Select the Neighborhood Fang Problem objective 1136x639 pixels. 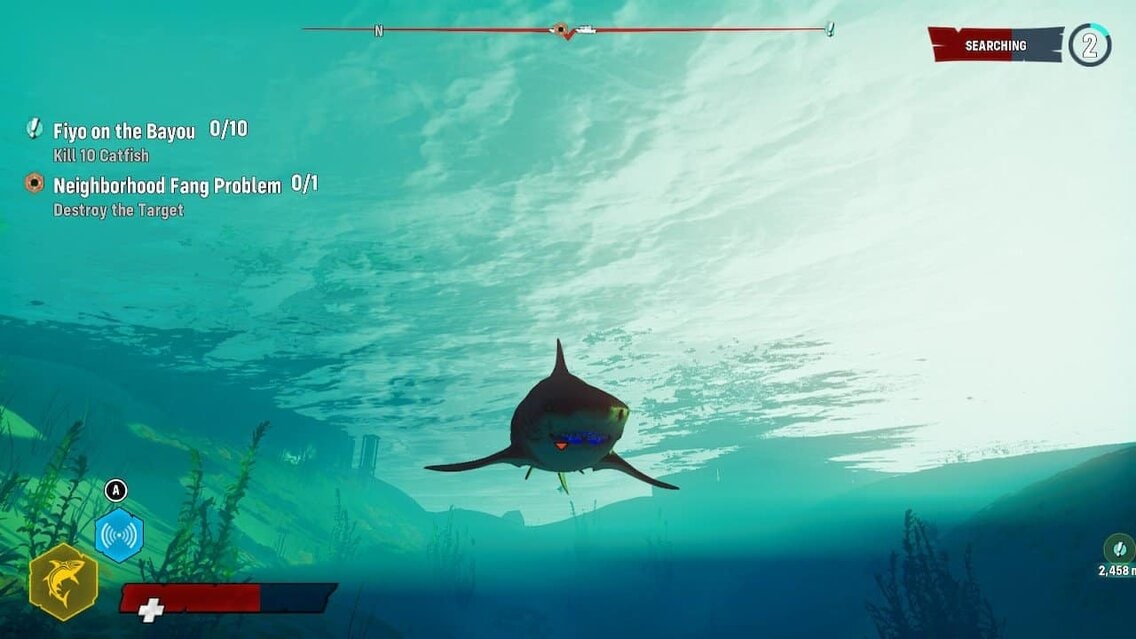(x=167, y=185)
